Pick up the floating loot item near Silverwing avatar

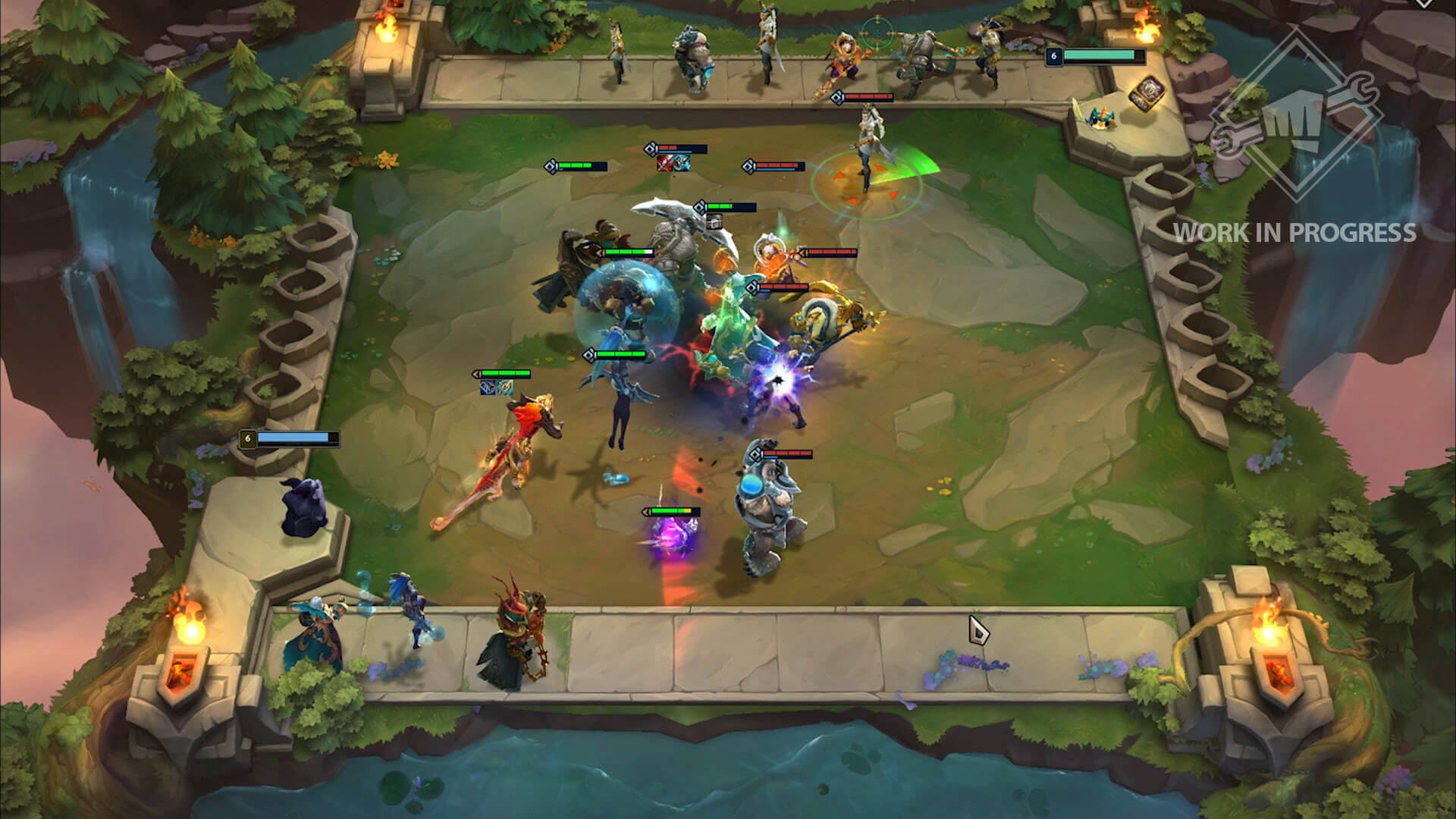[1147, 93]
